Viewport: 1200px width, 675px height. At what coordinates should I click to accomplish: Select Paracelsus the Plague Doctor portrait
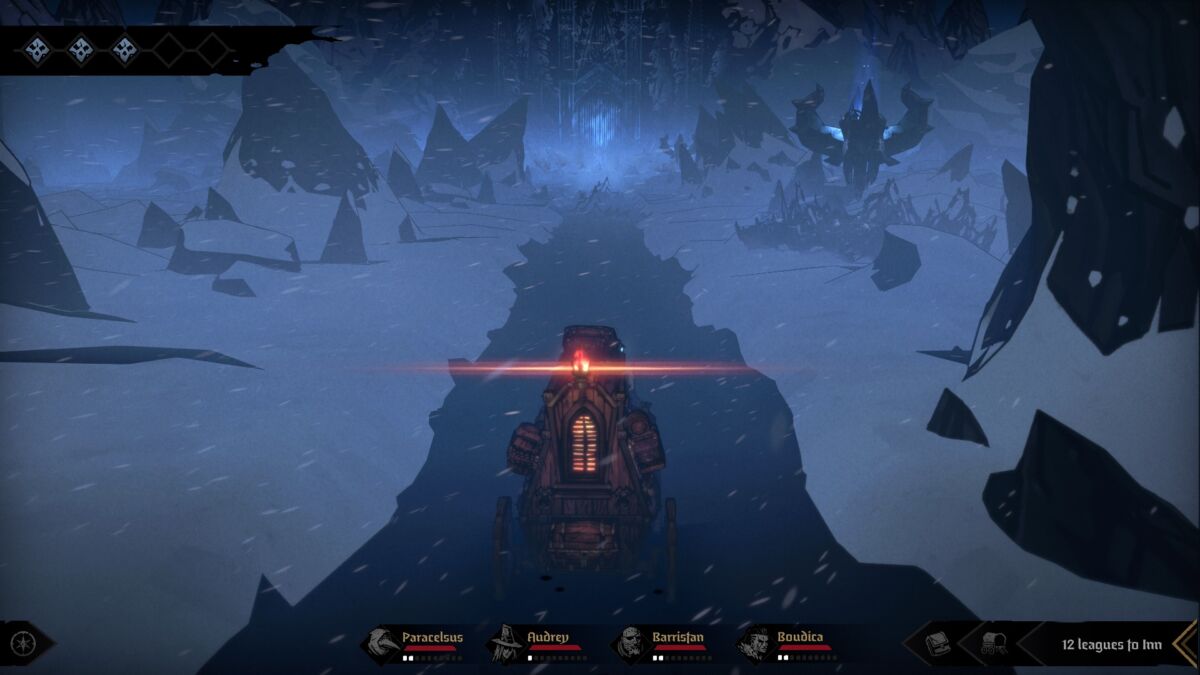click(x=381, y=642)
